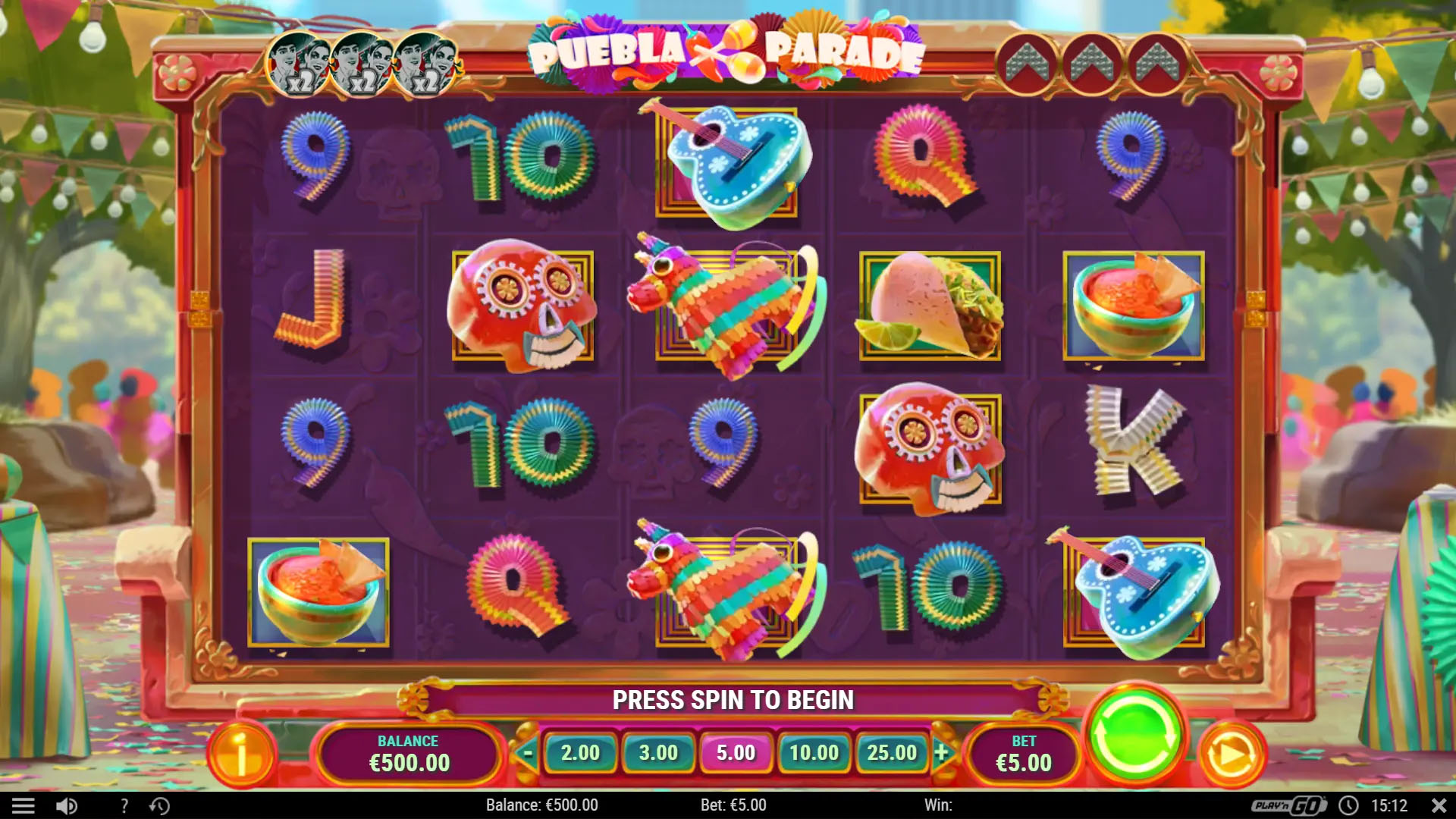
Task: Toggle sound with the speaker icon
Action: 67,805
